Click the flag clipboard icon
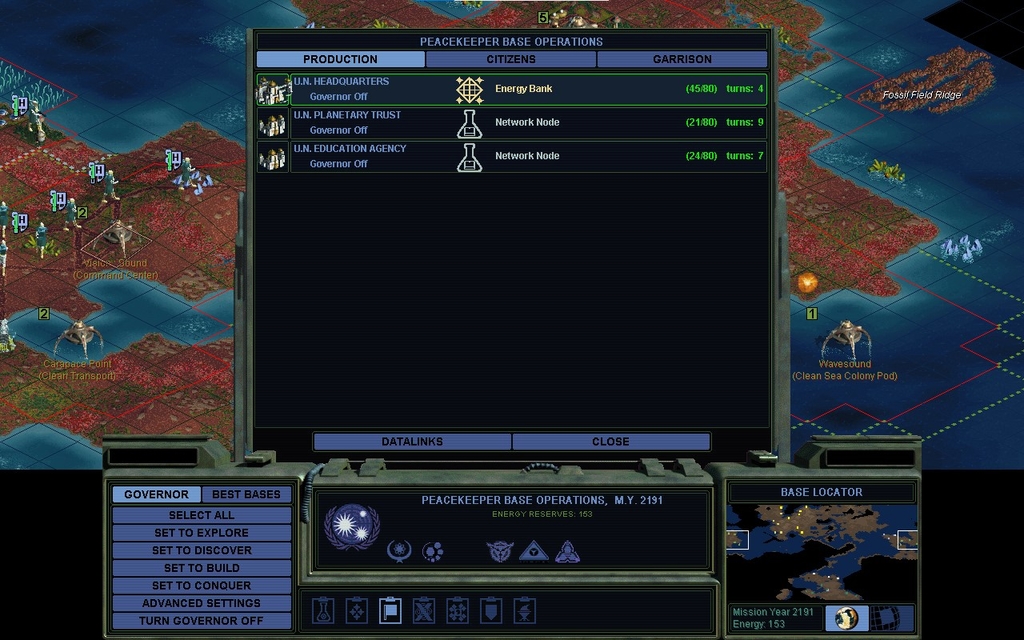This screenshot has height=640, width=1024. tap(389, 610)
